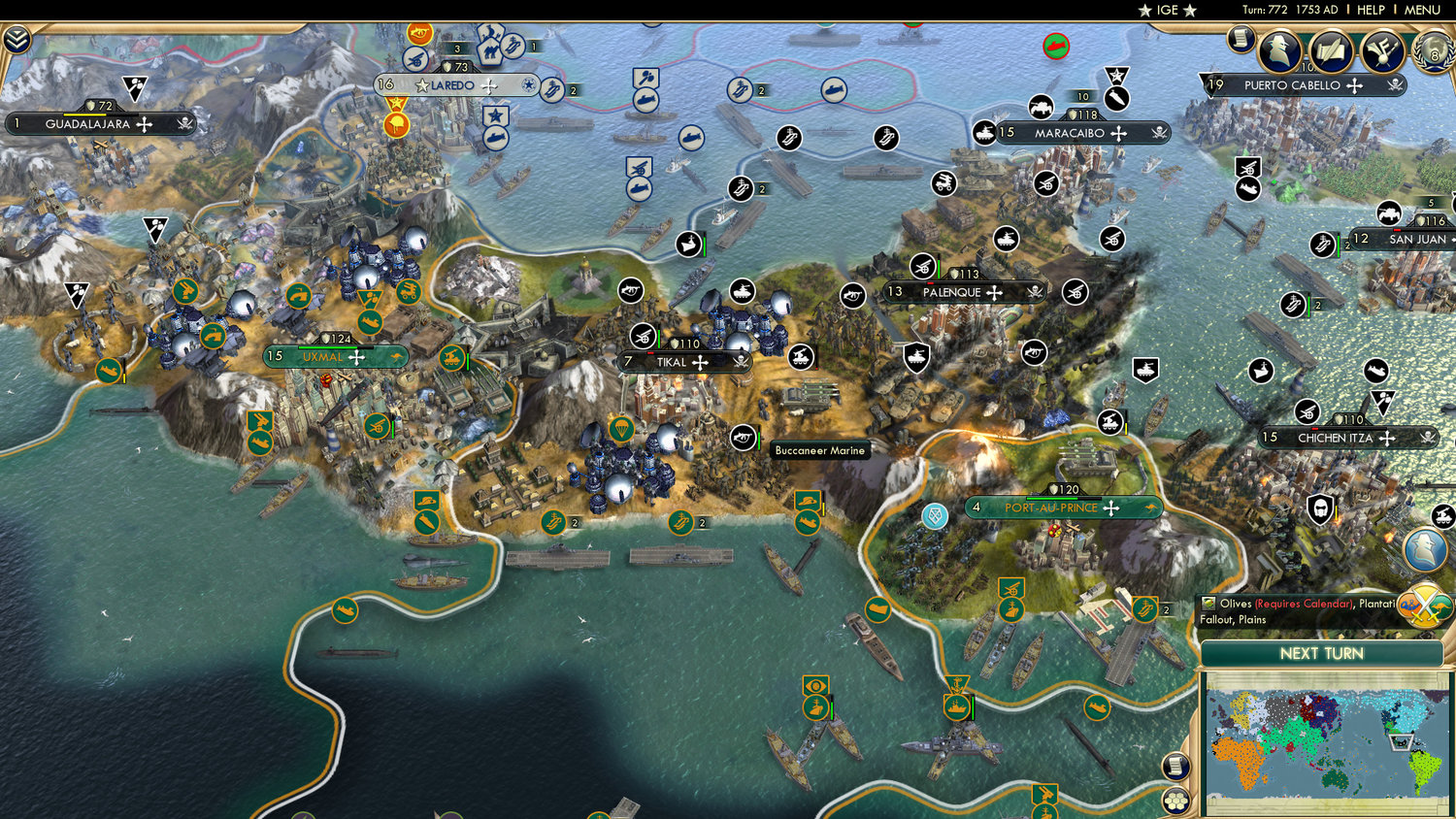Screen dimensions: 1456x819
Task: Open the MENU from the top bar
Action: click(1420, 11)
